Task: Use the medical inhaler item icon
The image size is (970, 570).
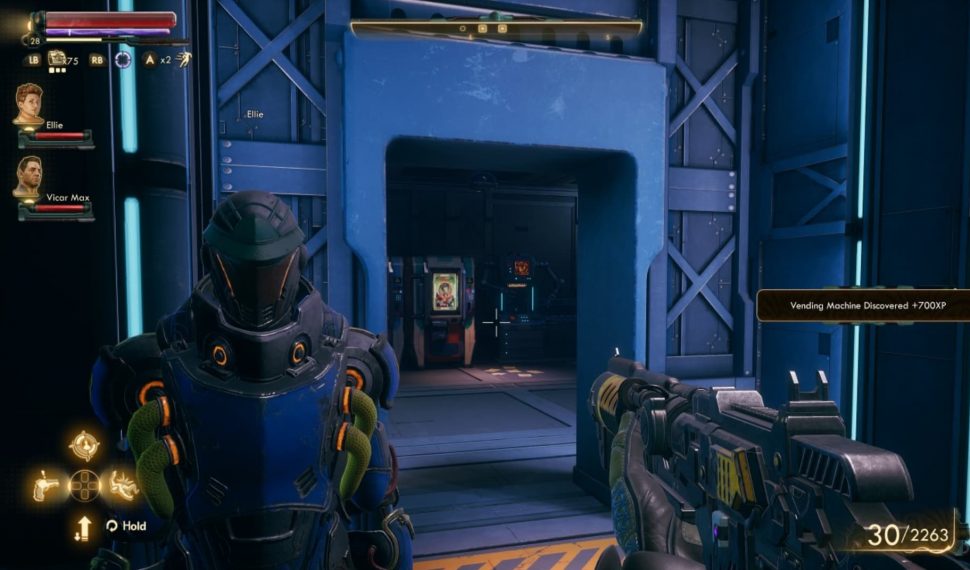Action: tap(58, 59)
